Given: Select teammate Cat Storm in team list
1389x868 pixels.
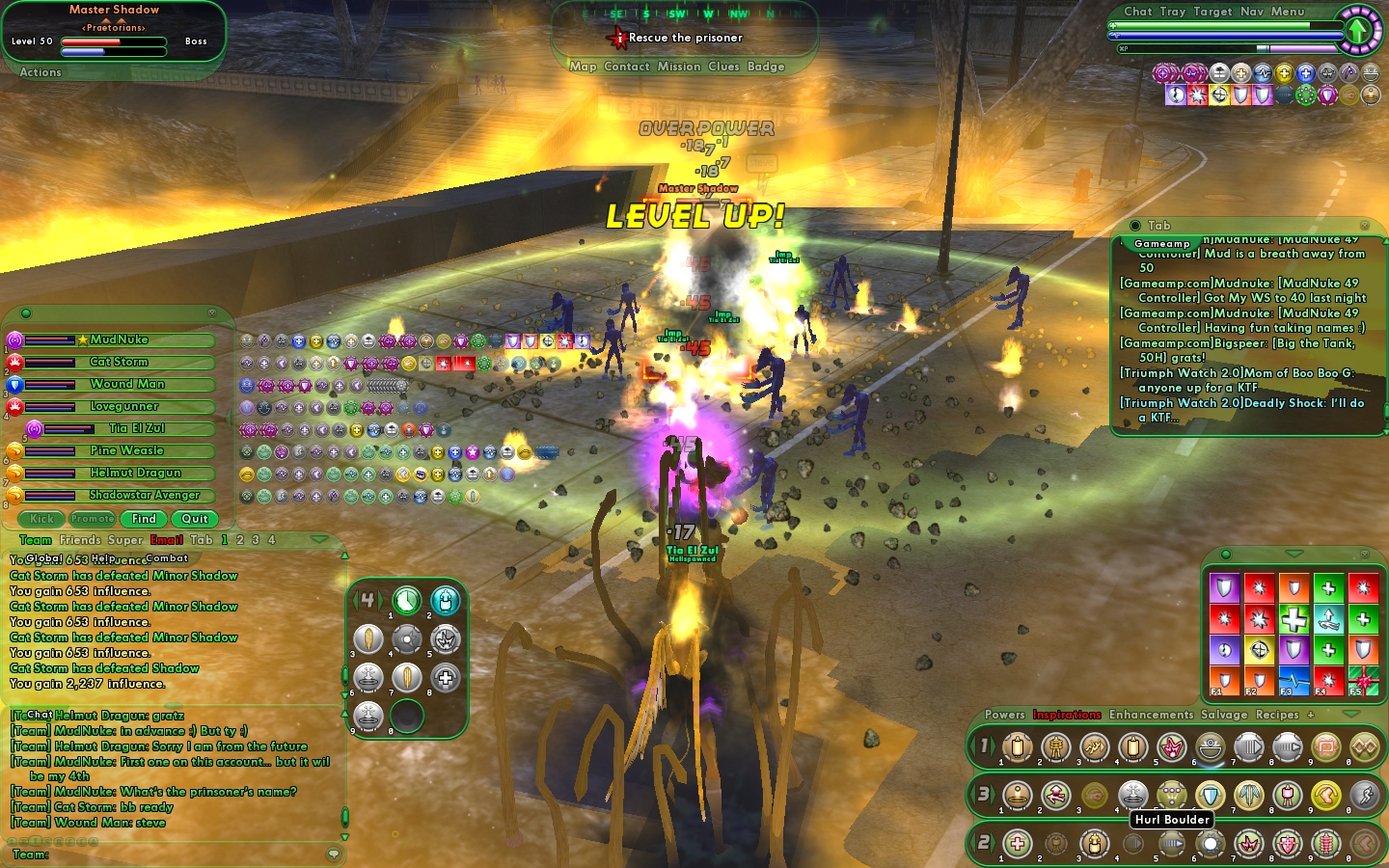Looking at the screenshot, I should (x=119, y=363).
